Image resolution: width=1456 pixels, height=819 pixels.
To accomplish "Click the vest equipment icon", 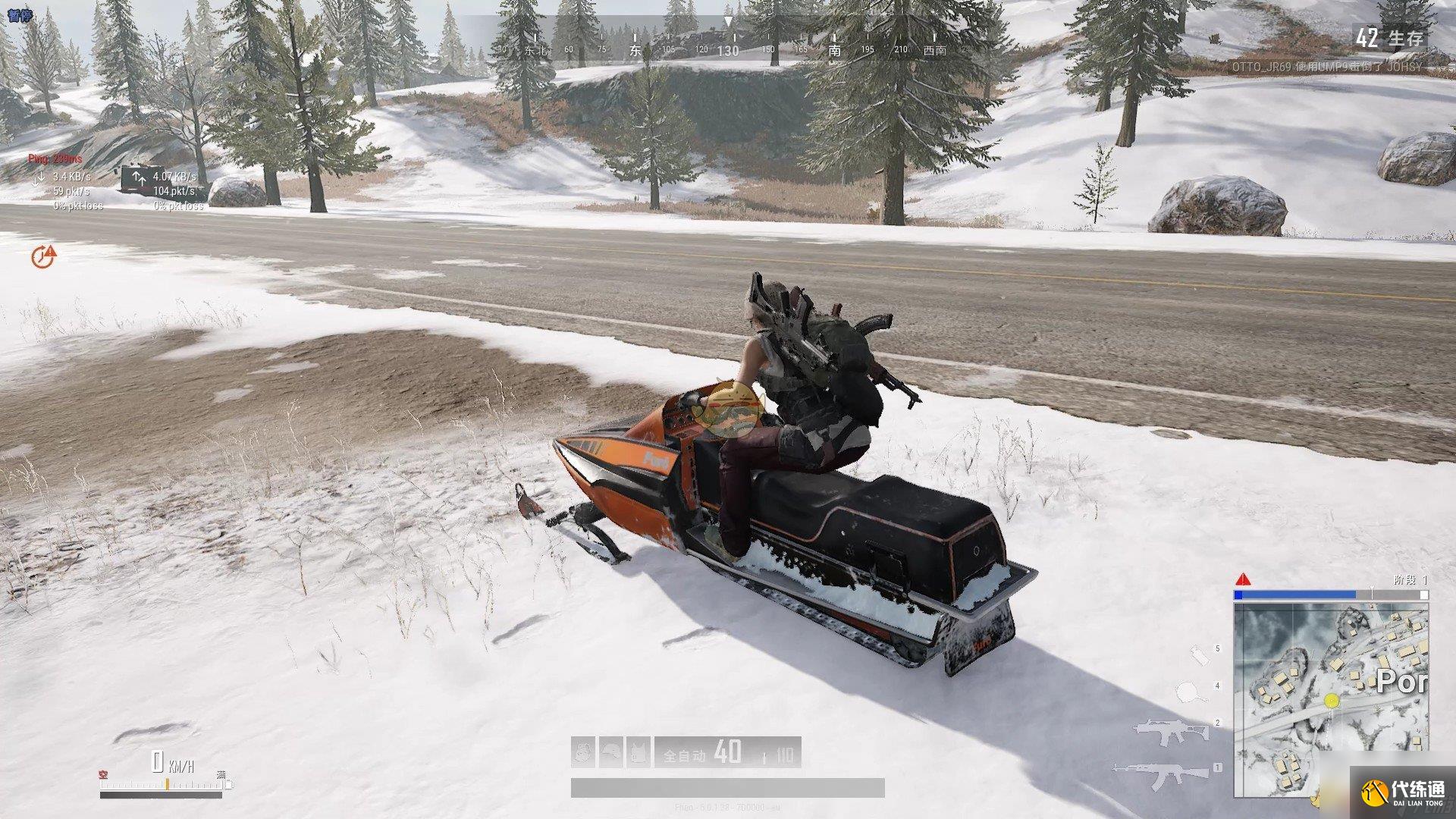I will (x=639, y=752).
